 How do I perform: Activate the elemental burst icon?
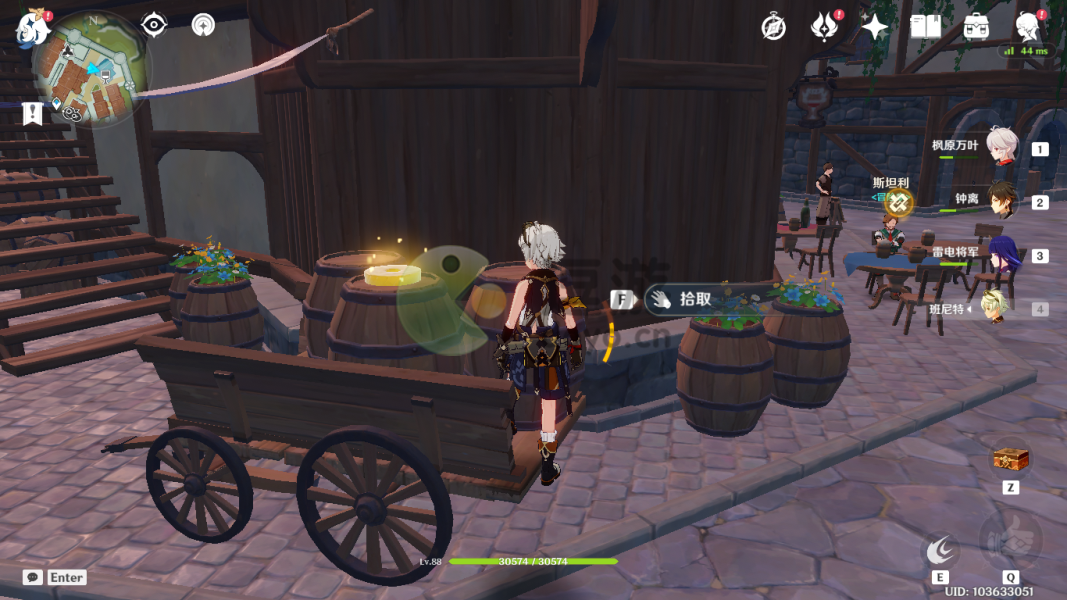pyautogui.click(x=1010, y=541)
